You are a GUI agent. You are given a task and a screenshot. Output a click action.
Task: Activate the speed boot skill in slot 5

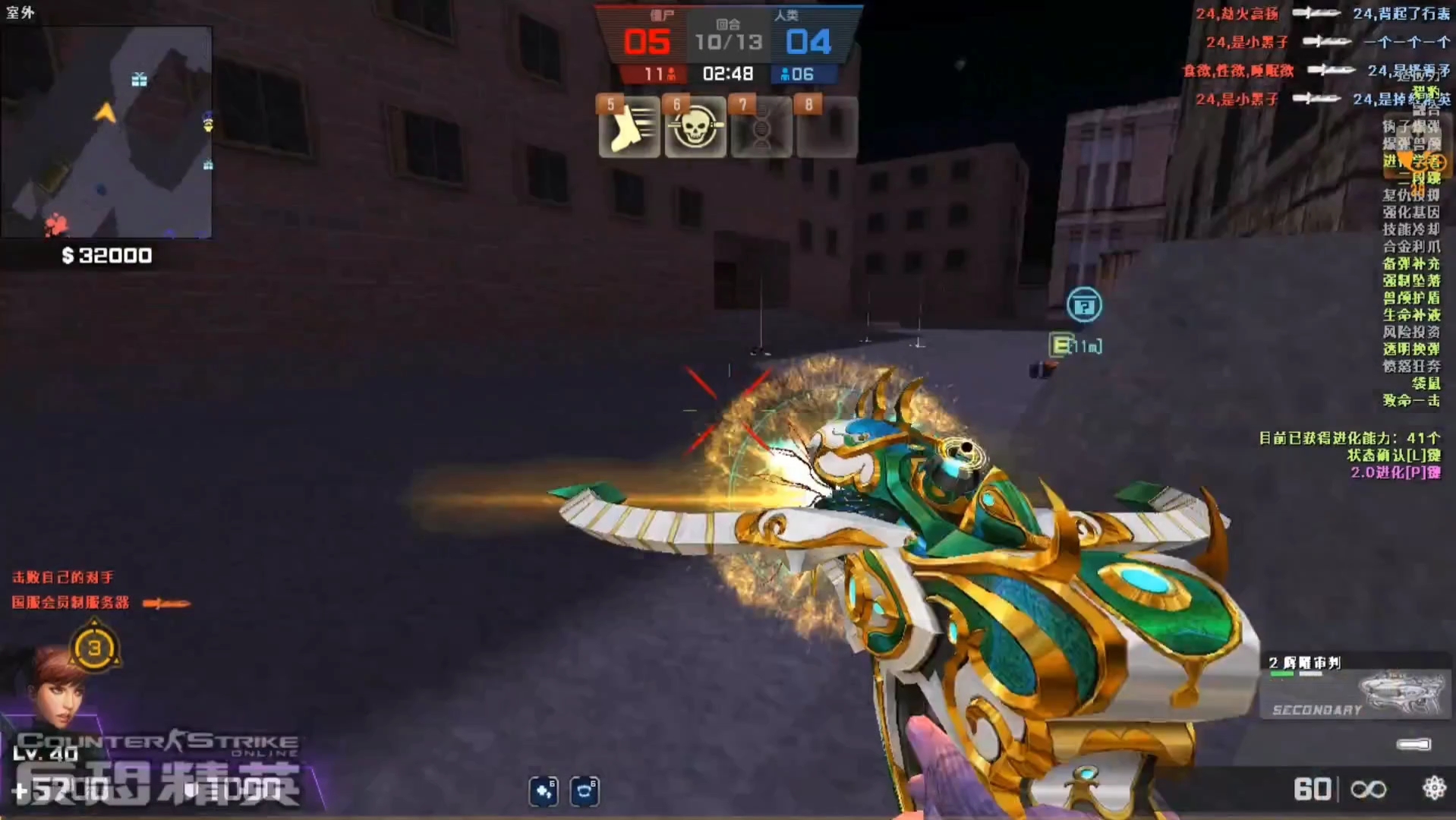click(629, 129)
